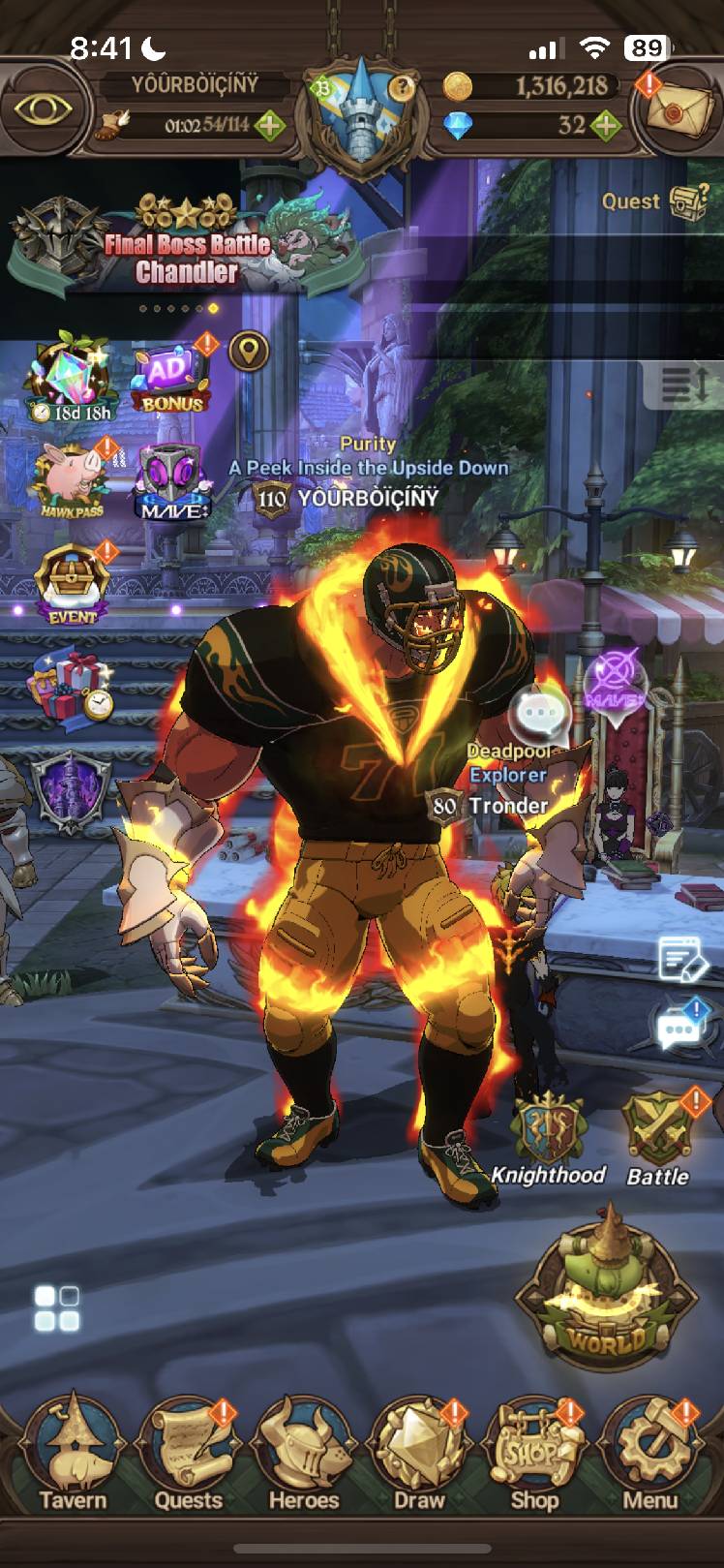Tap the four-squares grid icon
Image resolution: width=724 pixels, height=1568 pixels.
point(57,1308)
